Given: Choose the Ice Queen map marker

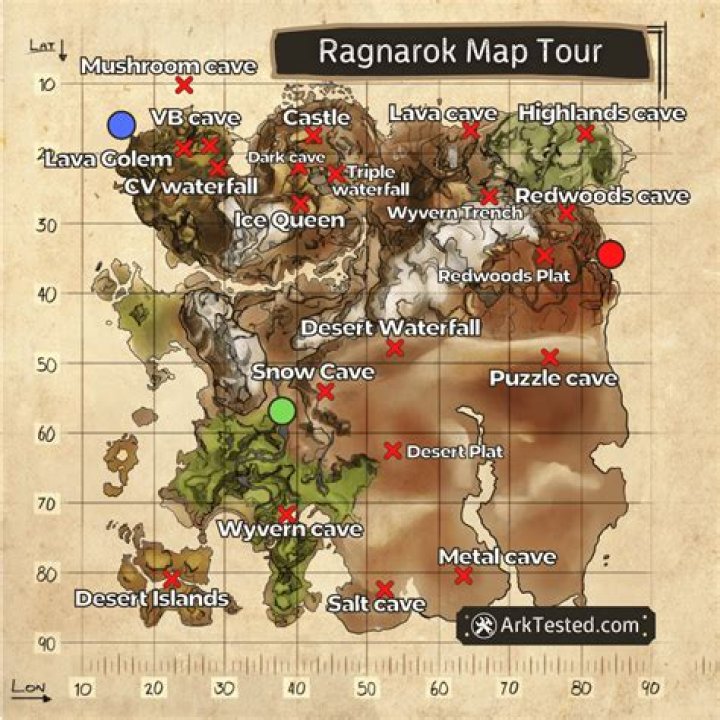Looking at the screenshot, I should pyautogui.click(x=300, y=203).
